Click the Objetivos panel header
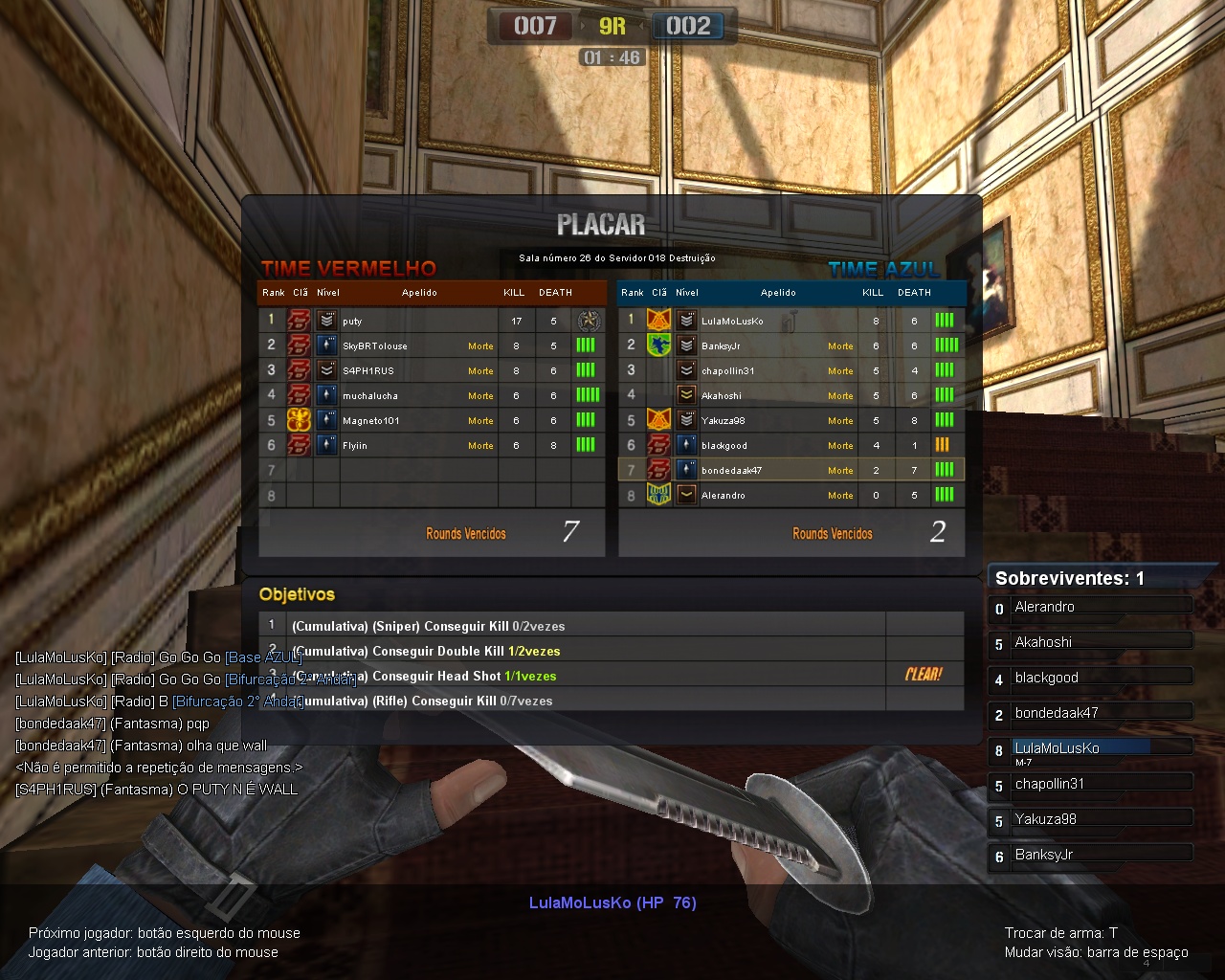 pyautogui.click(x=296, y=594)
